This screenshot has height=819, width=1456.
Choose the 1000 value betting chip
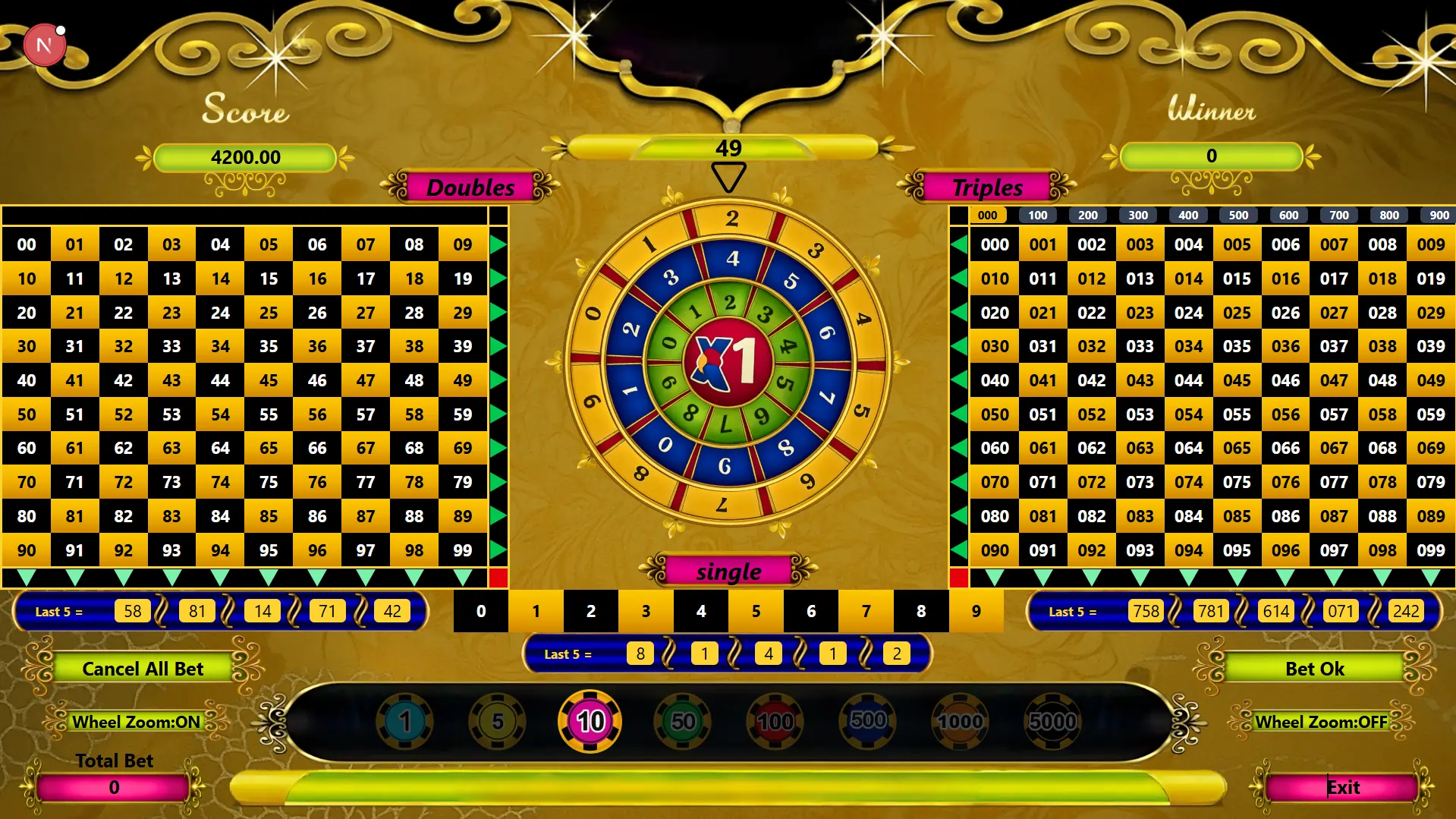[x=959, y=722]
